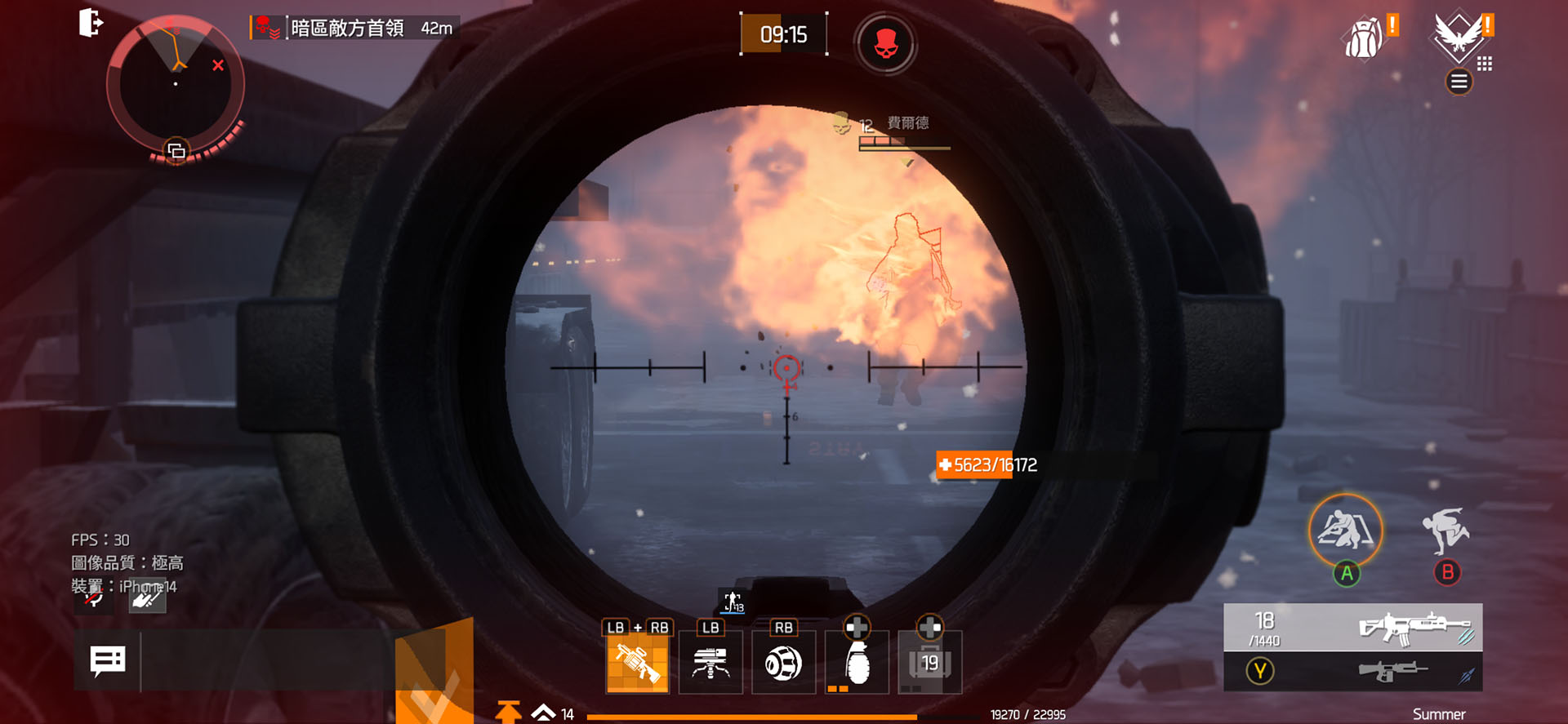This screenshot has height=724, width=1568.
Task: Open the chat box
Action: (x=108, y=660)
